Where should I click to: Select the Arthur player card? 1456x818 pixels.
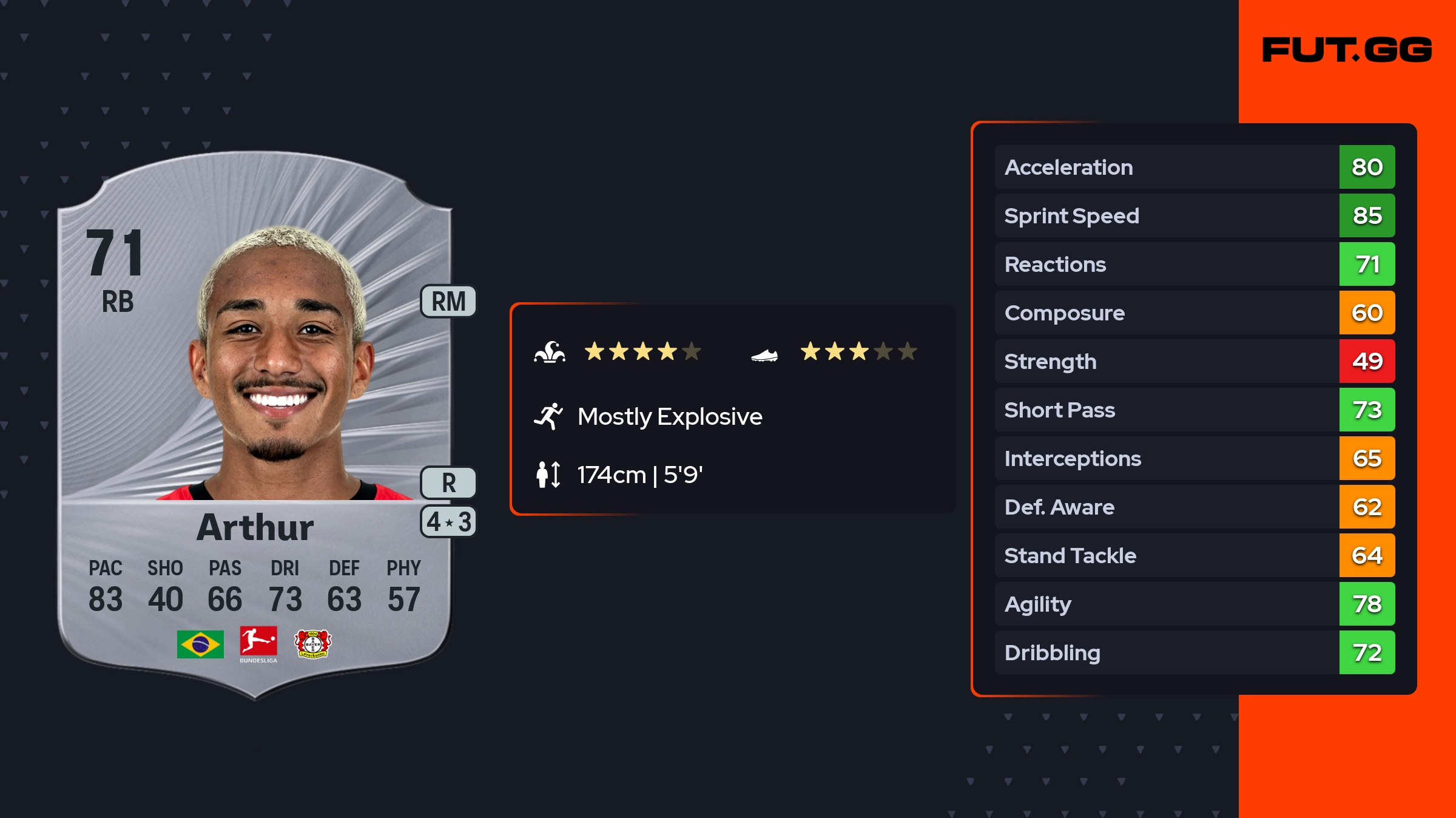[x=255, y=425]
